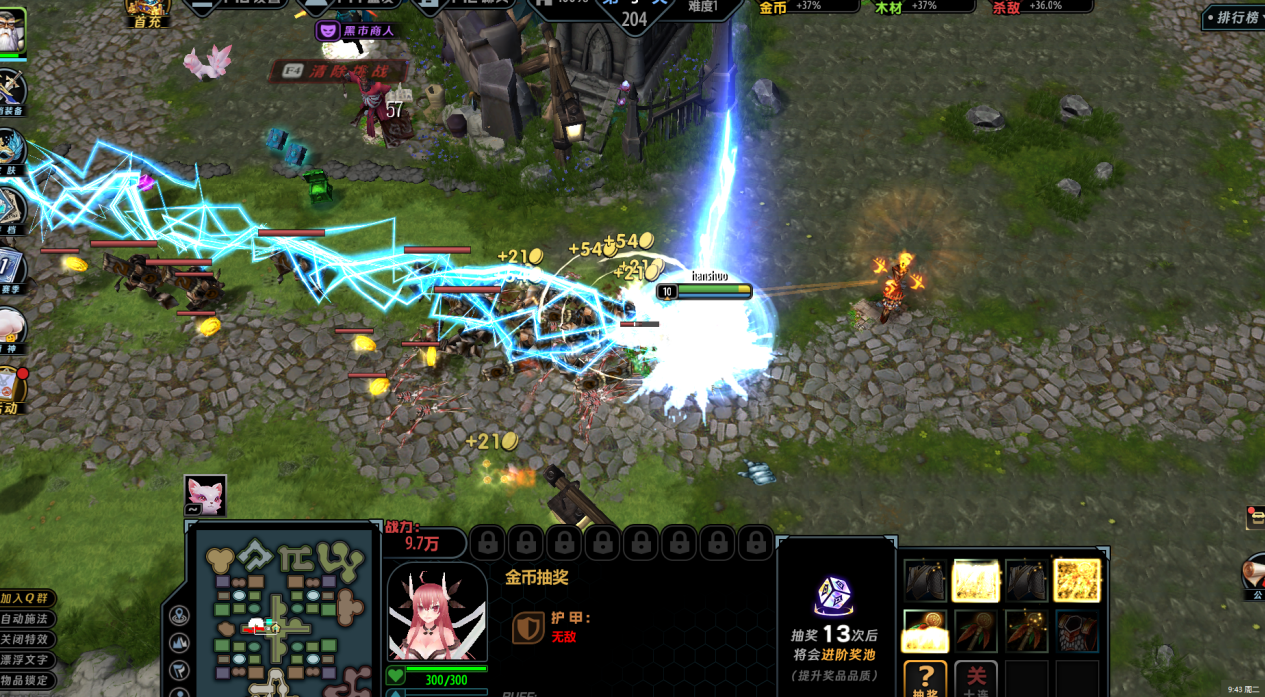Image resolution: width=1265 pixels, height=697 pixels.
Task: Toggle 关闭特效 effects off
Action: point(26,640)
